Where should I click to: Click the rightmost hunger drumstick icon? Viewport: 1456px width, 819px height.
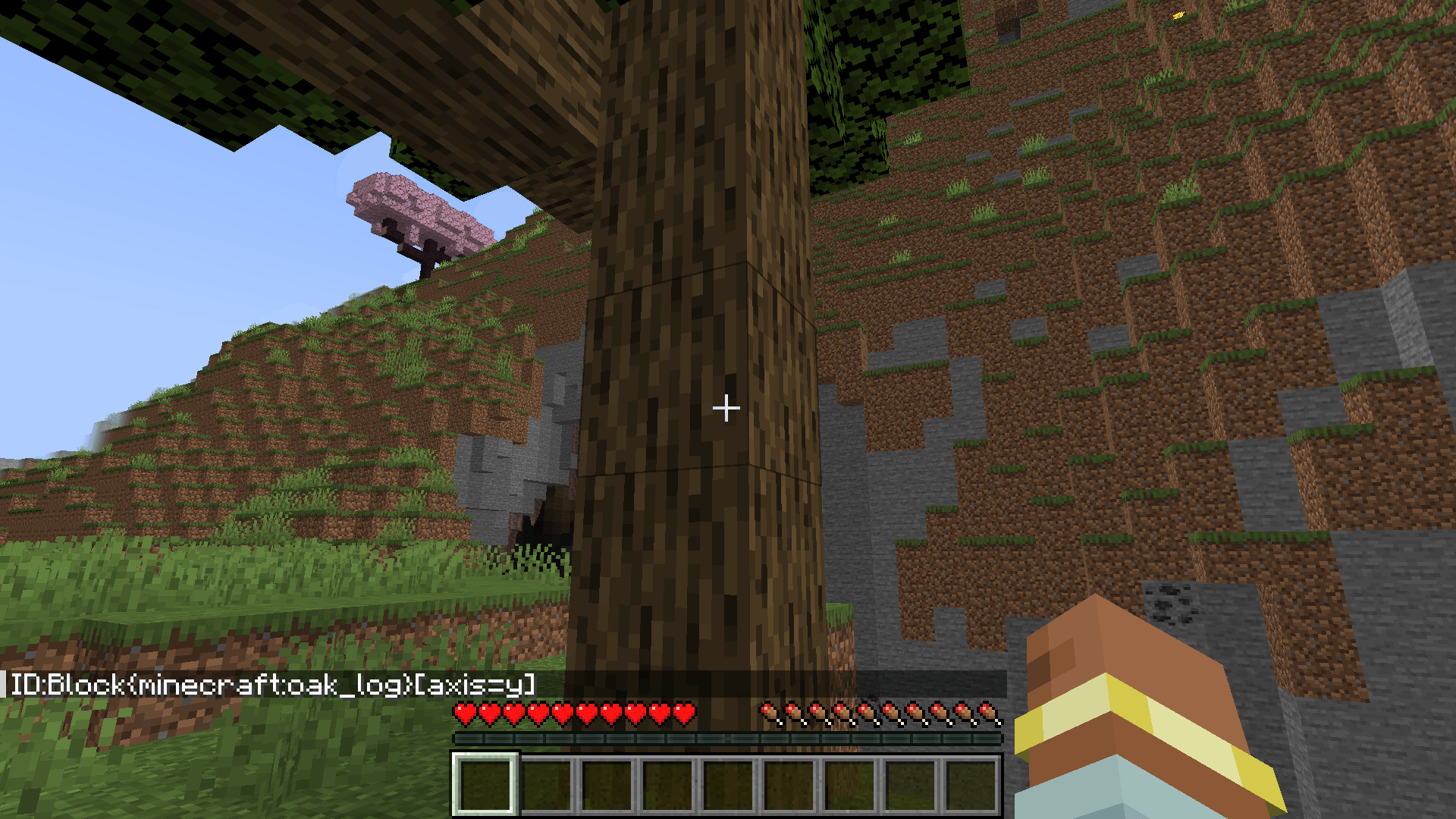click(986, 713)
